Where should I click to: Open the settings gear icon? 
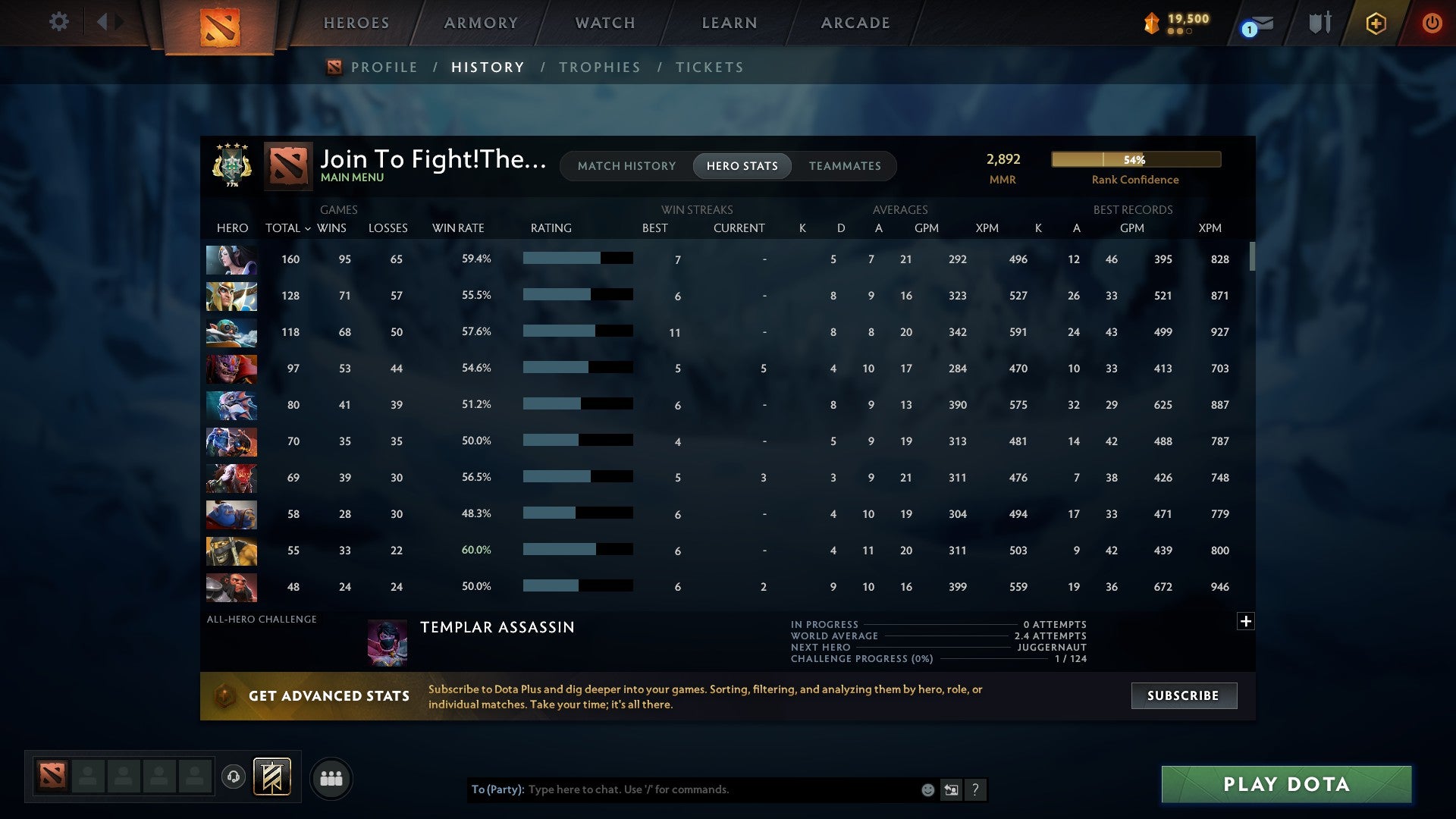(x=59, y=22)
